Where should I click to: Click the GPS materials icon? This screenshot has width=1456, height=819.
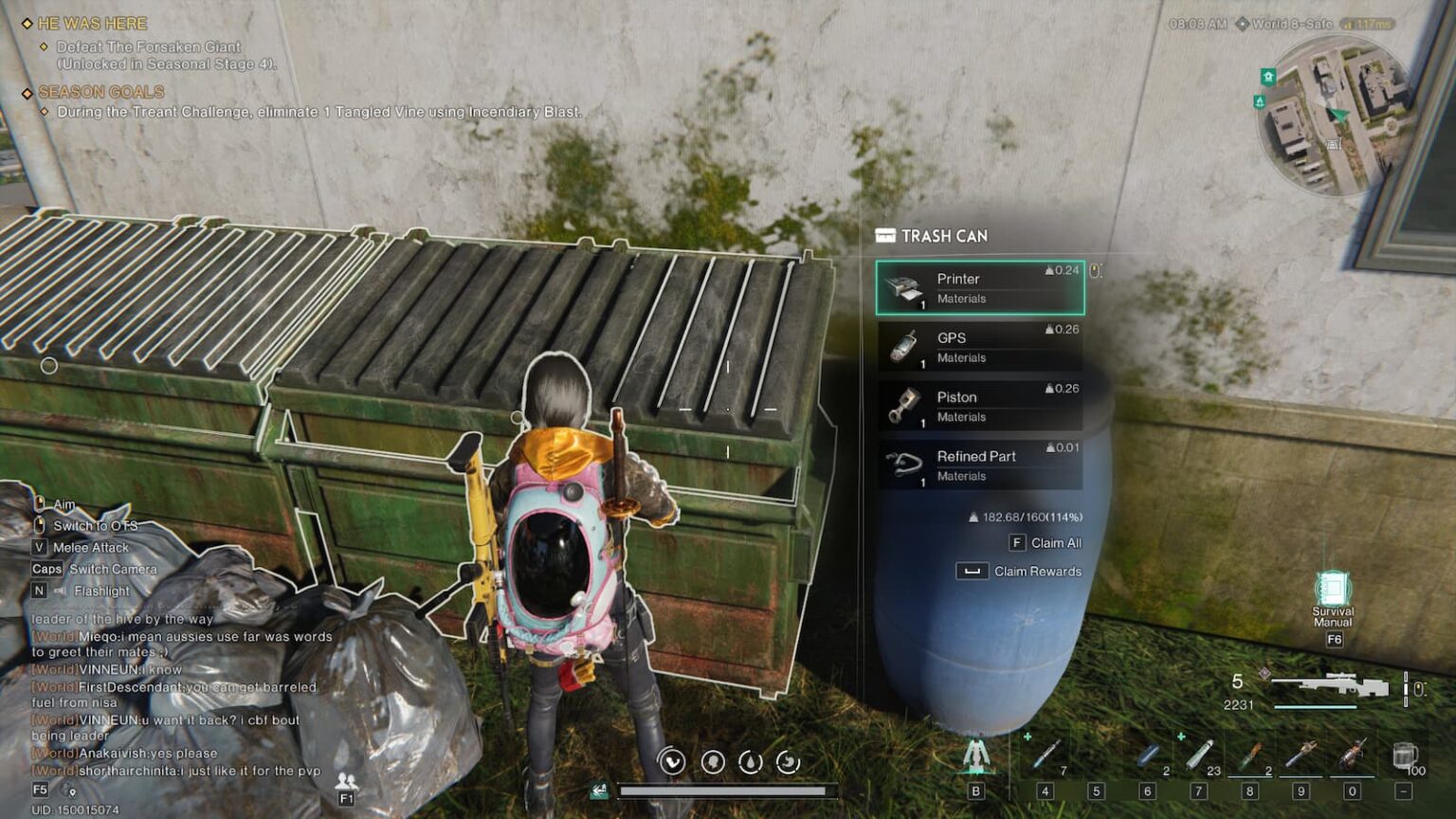click(x=902, y=346)
